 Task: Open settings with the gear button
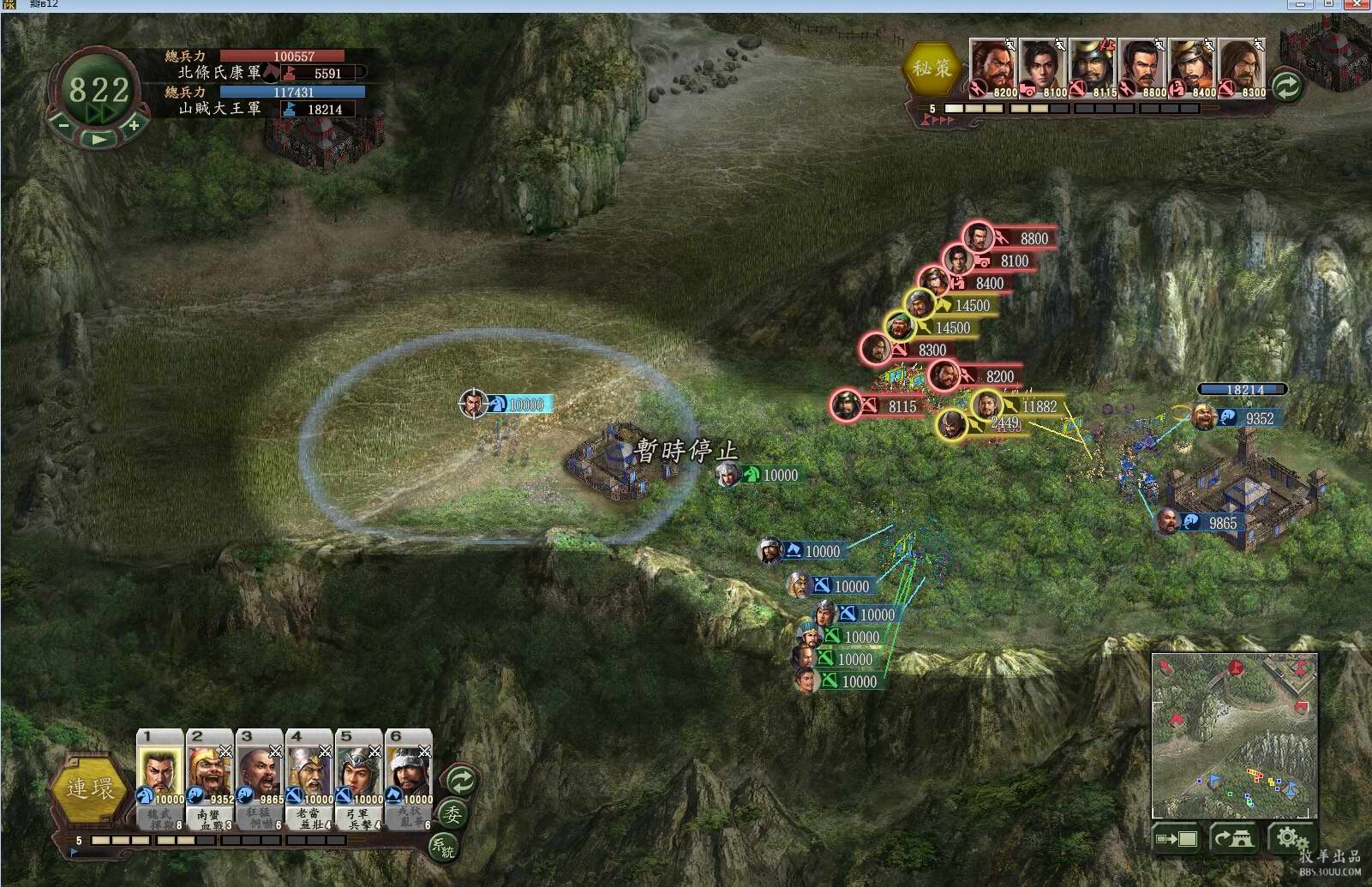(x=1289, y=837)
